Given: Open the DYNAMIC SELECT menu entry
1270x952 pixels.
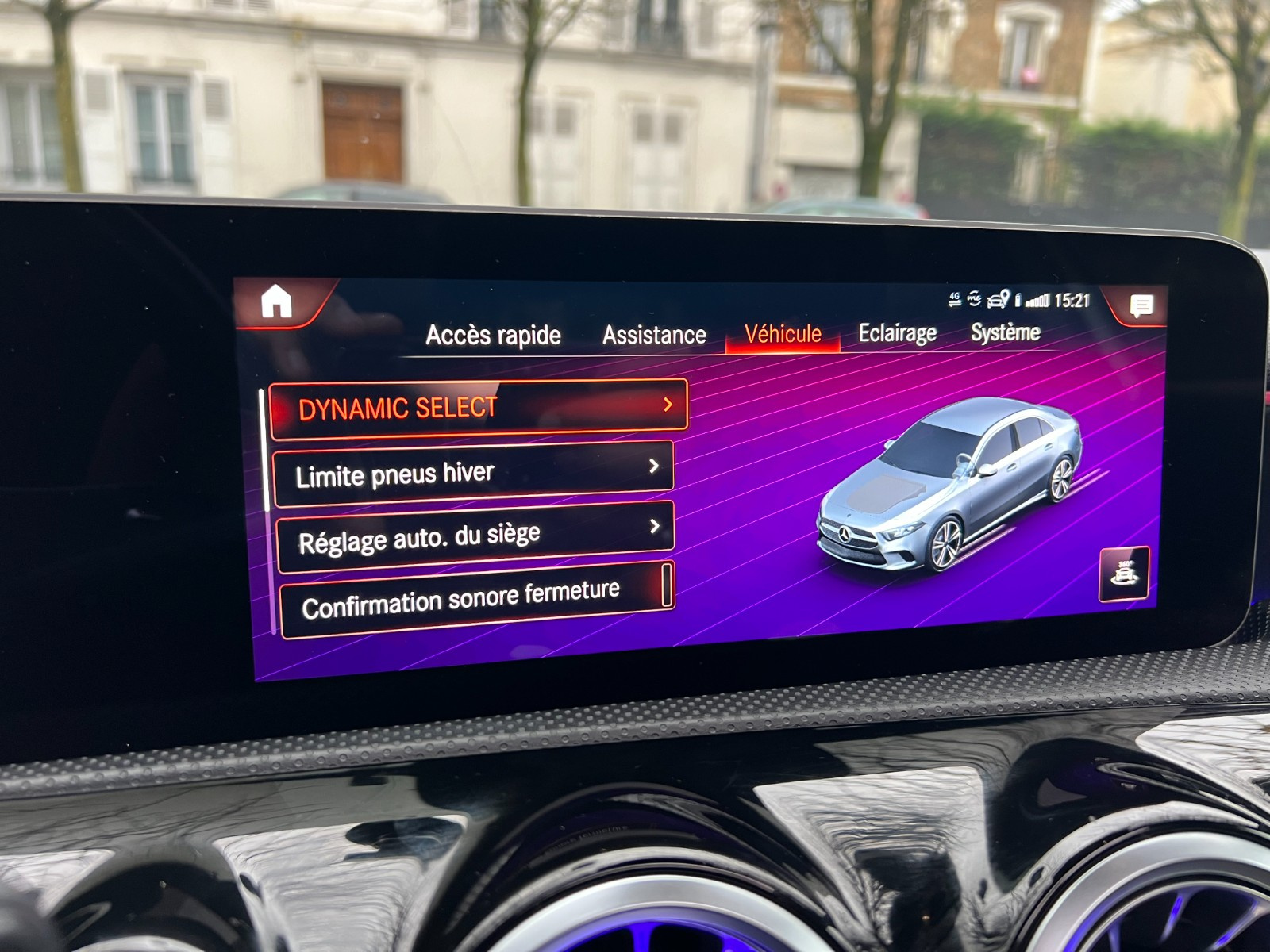Looking at the screenshot, I should tap(478, 408).
